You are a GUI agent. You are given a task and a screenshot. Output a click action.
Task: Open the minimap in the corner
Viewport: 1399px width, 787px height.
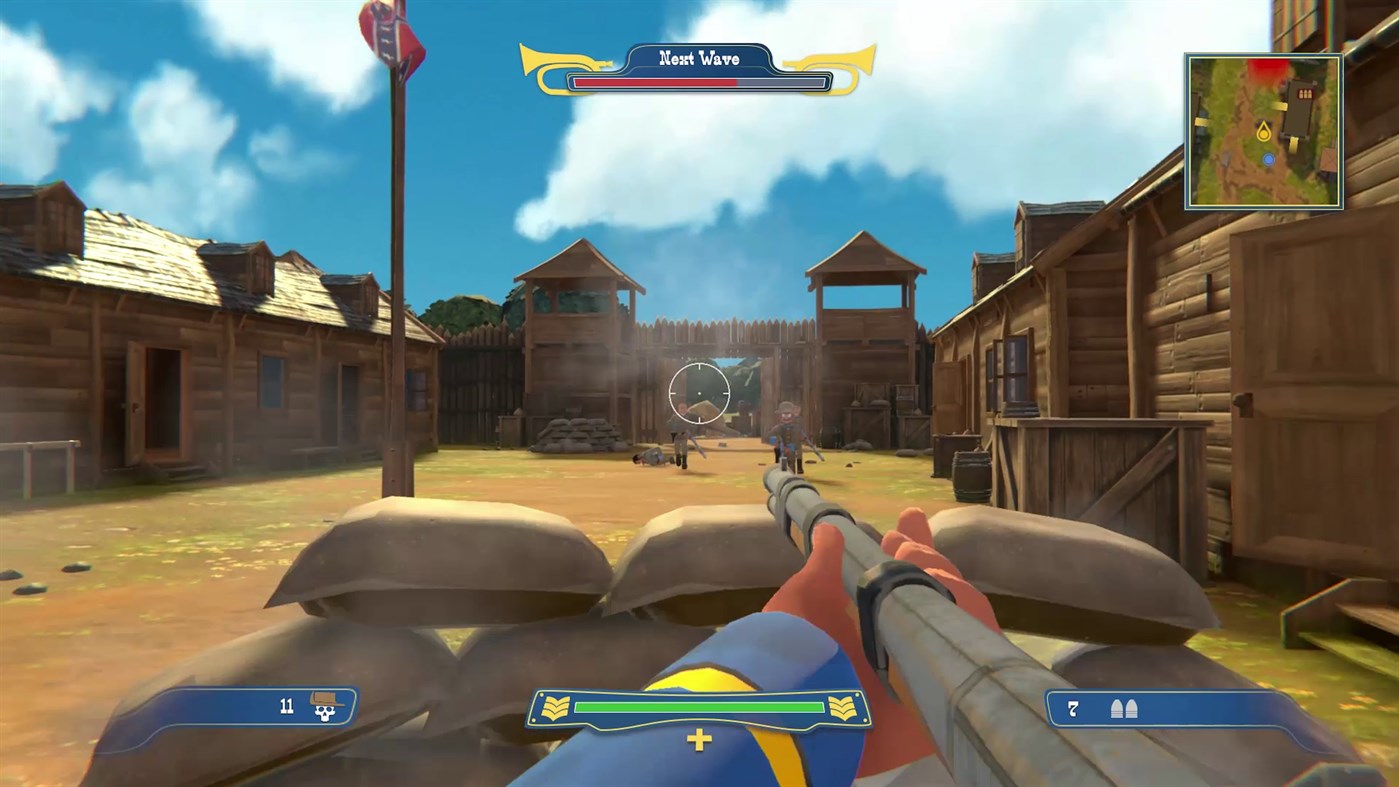[1263, 128]
